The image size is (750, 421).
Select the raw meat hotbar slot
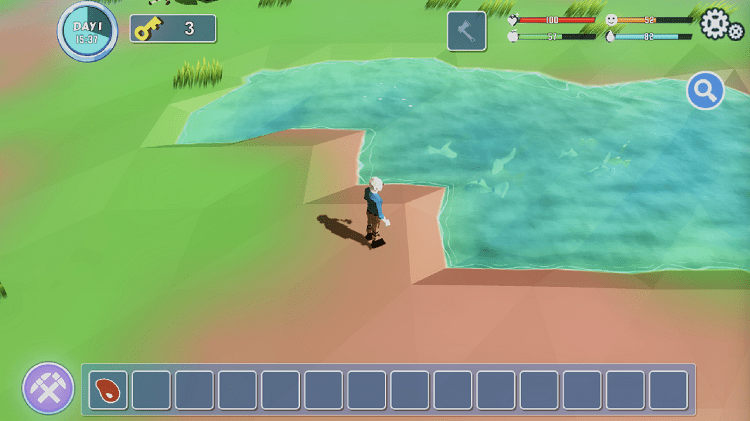pos(108,389)
